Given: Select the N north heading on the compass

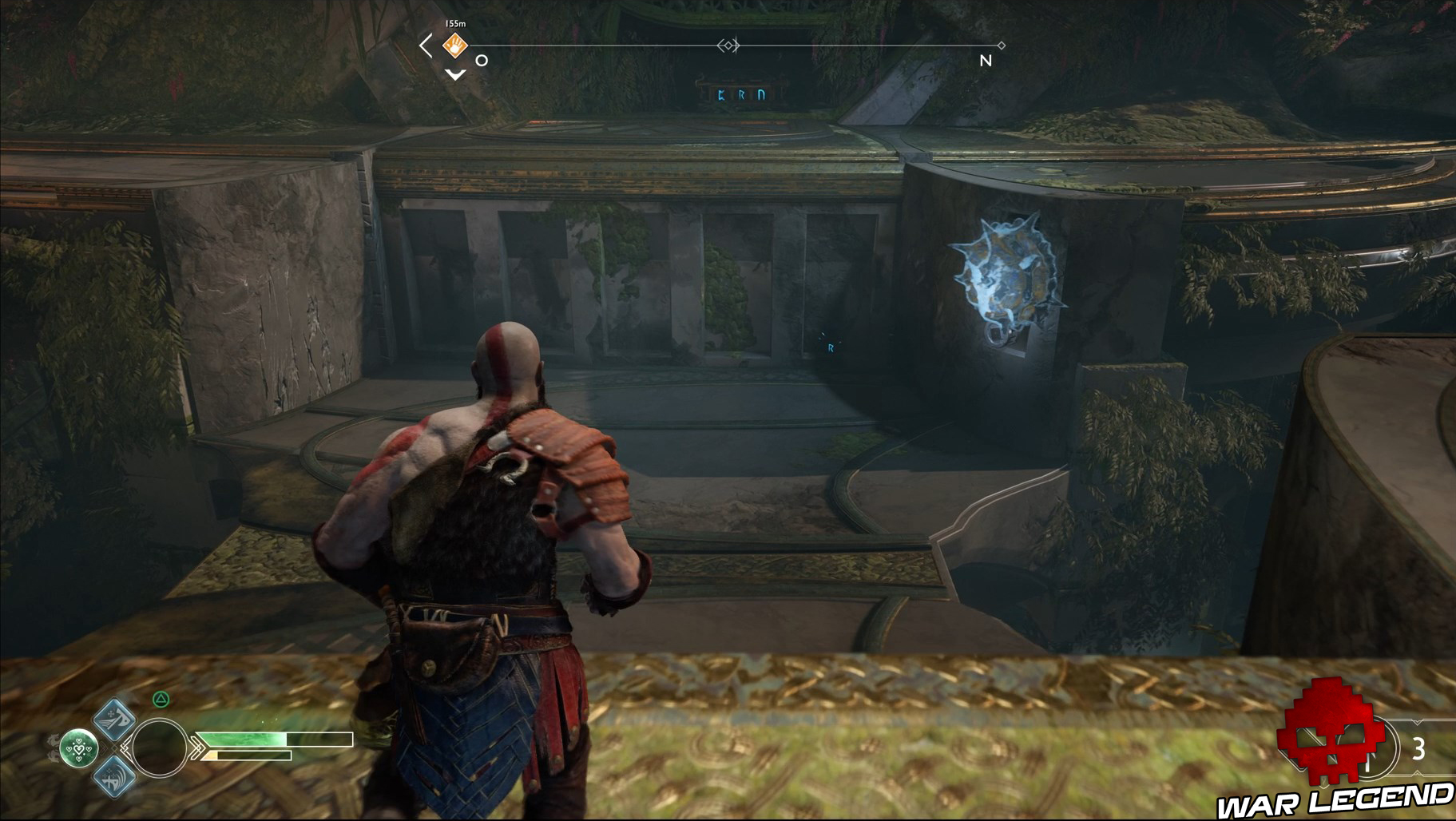Looking at the screenshot, I should (x=985, y=58).
